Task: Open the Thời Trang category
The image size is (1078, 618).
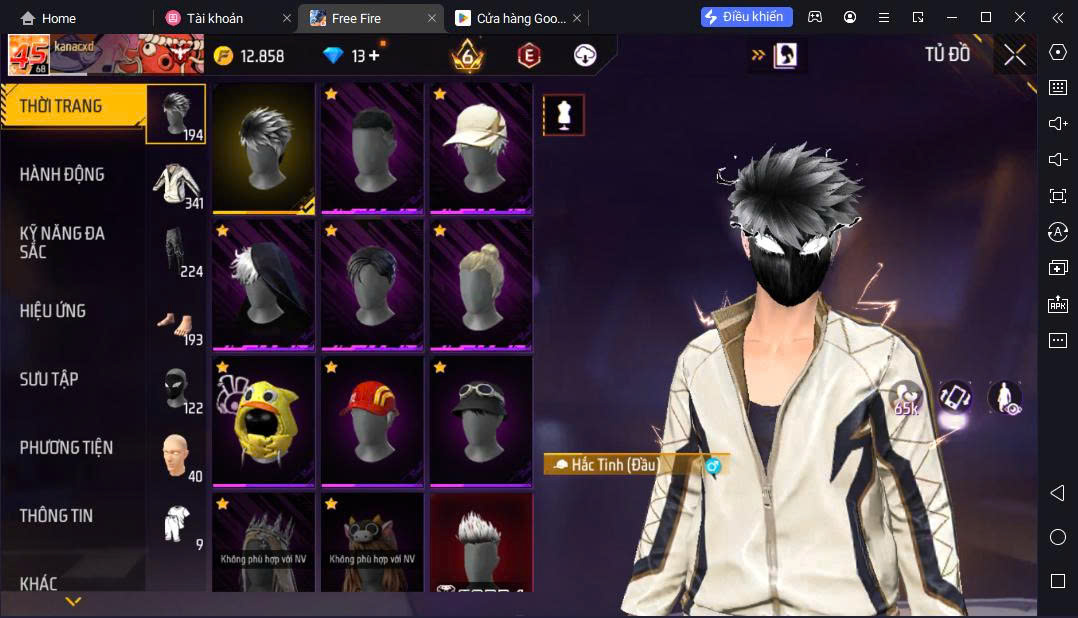Action: point(62,106)
